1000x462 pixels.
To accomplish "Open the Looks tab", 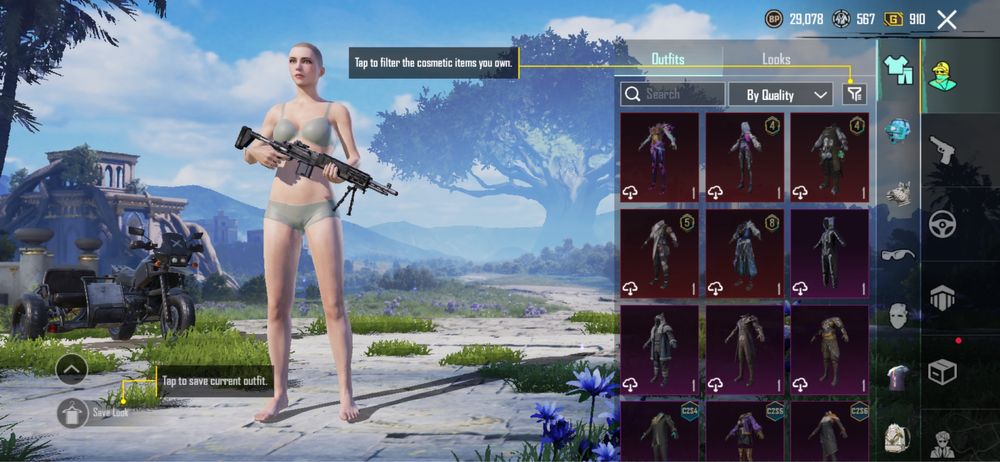I will click(x=776, y=59).
